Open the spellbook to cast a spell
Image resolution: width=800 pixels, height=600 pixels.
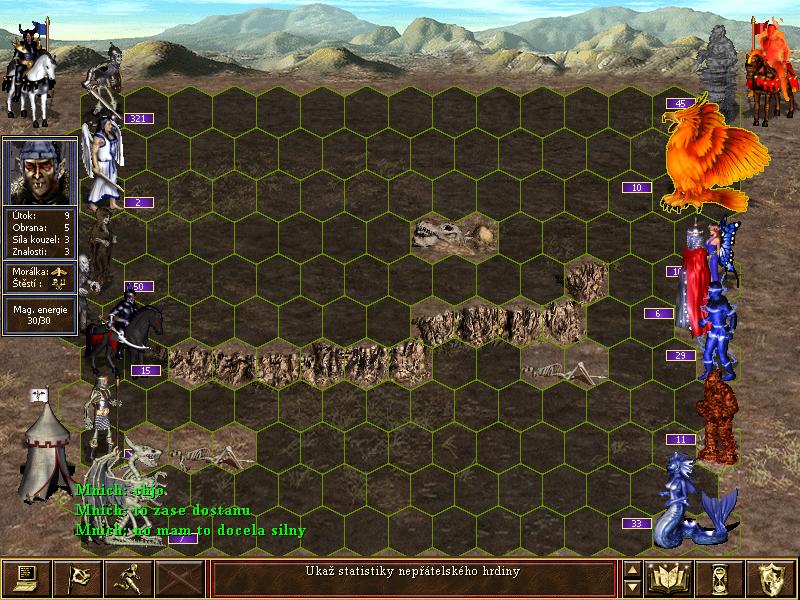click(670, 579)
